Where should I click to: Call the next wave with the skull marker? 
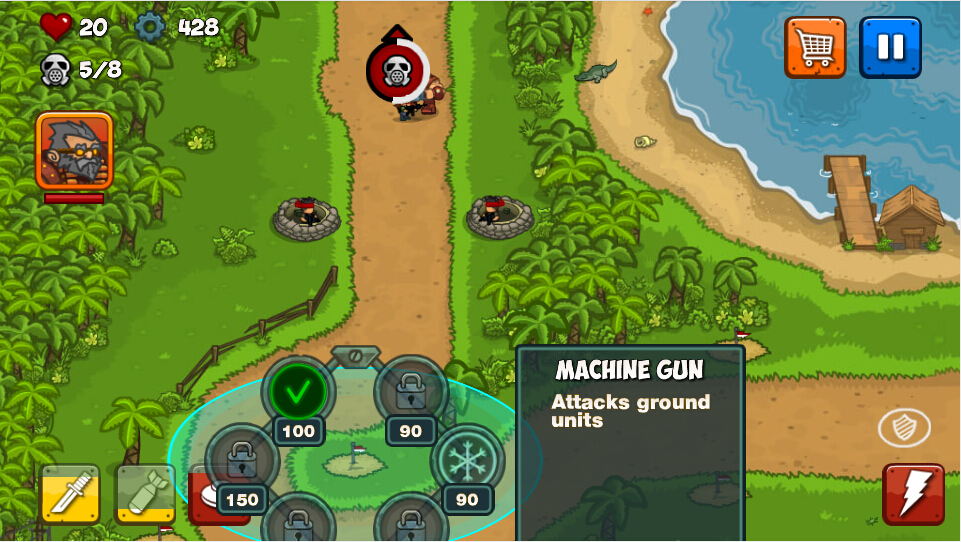click(397, 70)
